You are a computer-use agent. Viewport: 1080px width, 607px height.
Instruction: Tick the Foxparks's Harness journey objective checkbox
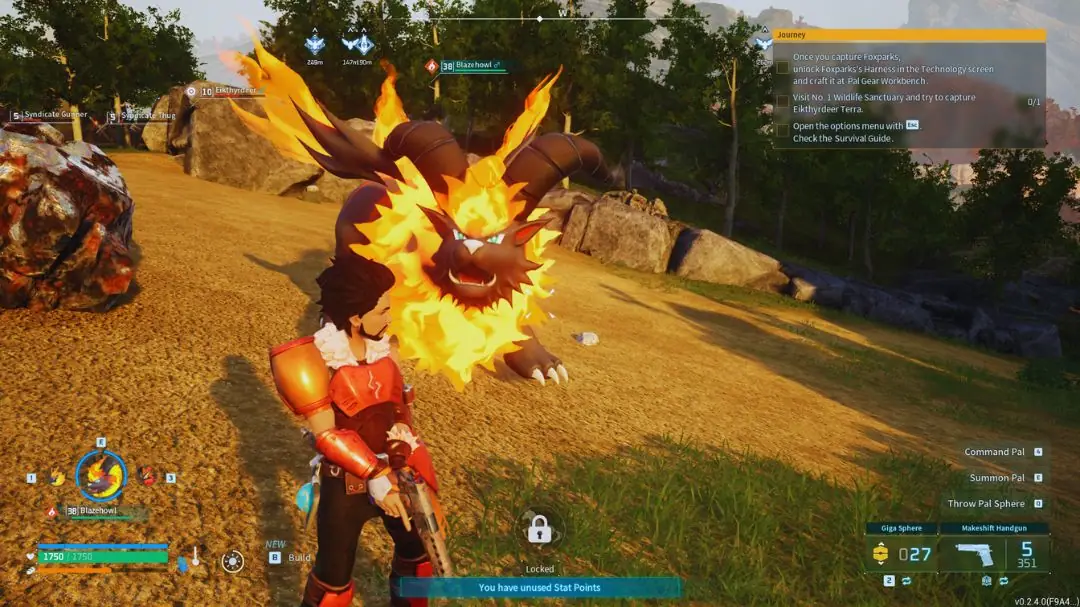[x=783, y=68]
